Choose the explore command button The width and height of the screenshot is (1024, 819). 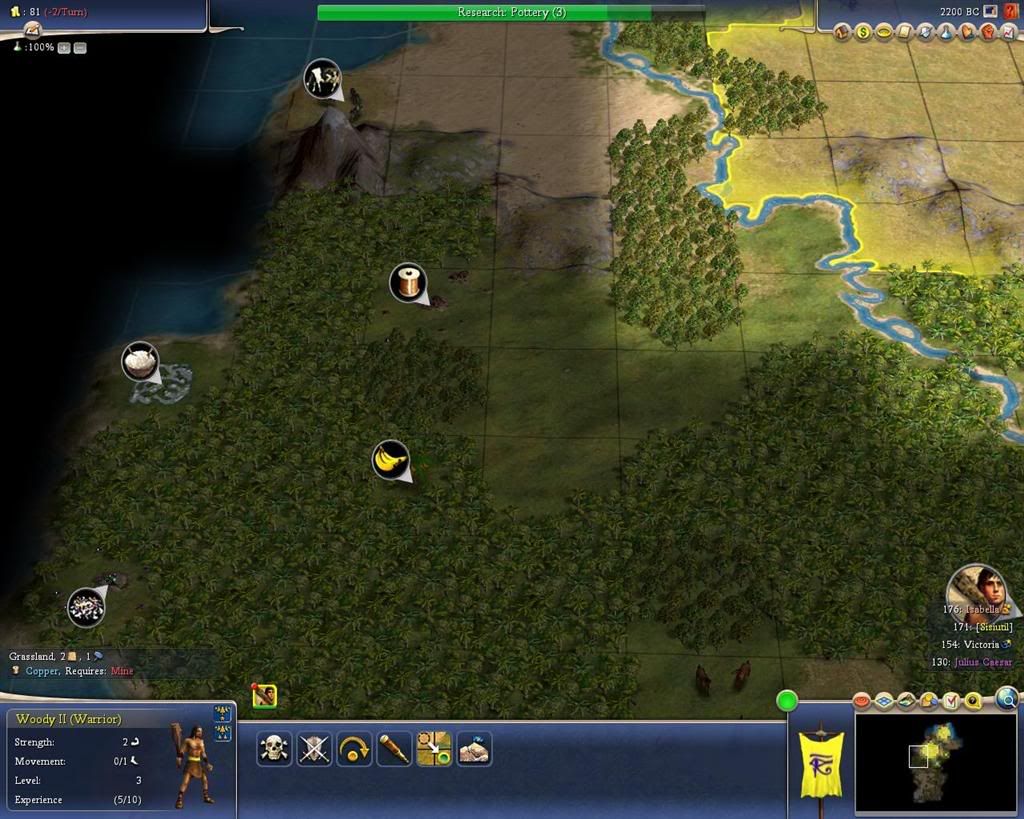click(474, 749)
